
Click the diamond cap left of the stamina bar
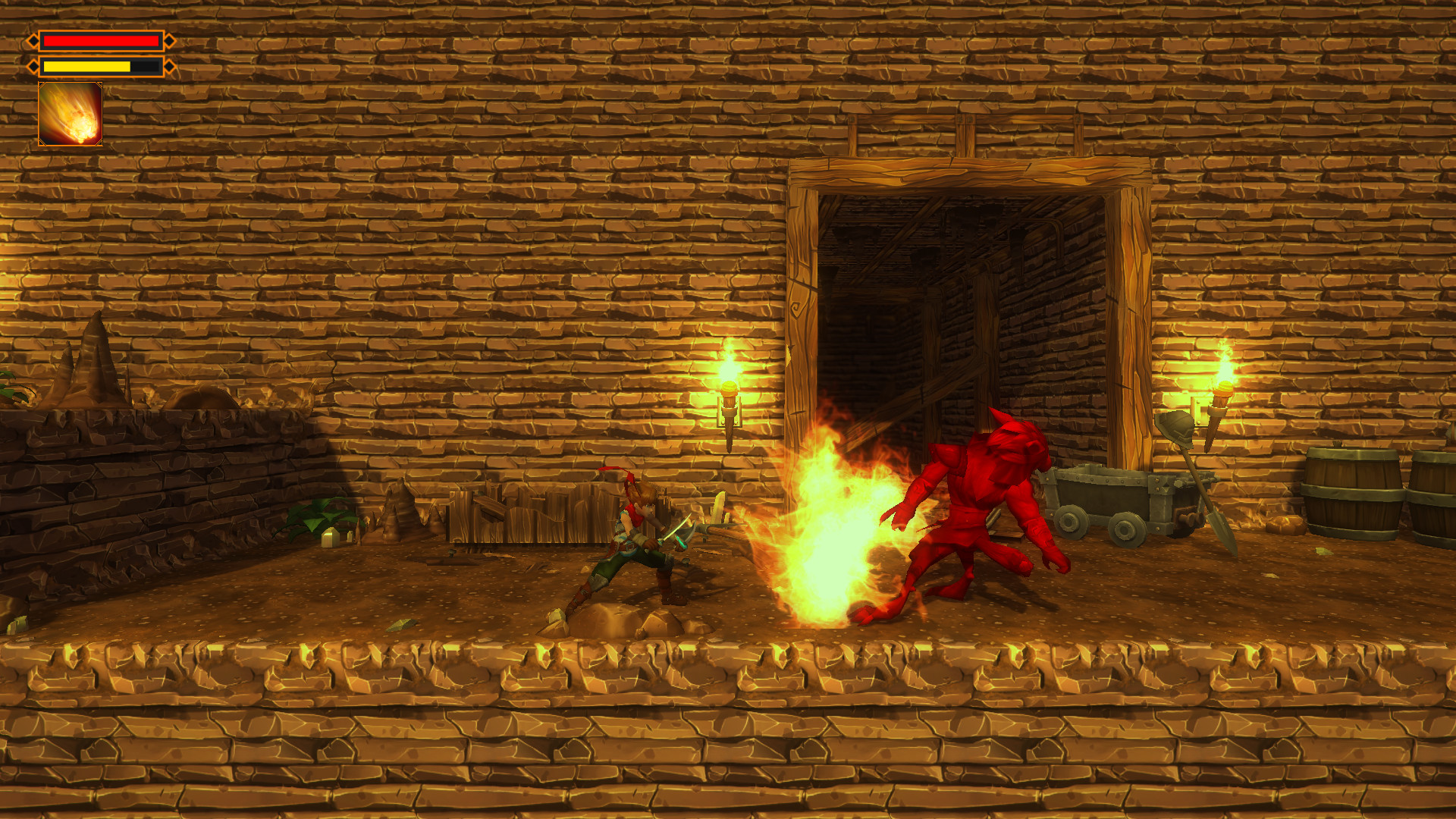coord(33,66)
